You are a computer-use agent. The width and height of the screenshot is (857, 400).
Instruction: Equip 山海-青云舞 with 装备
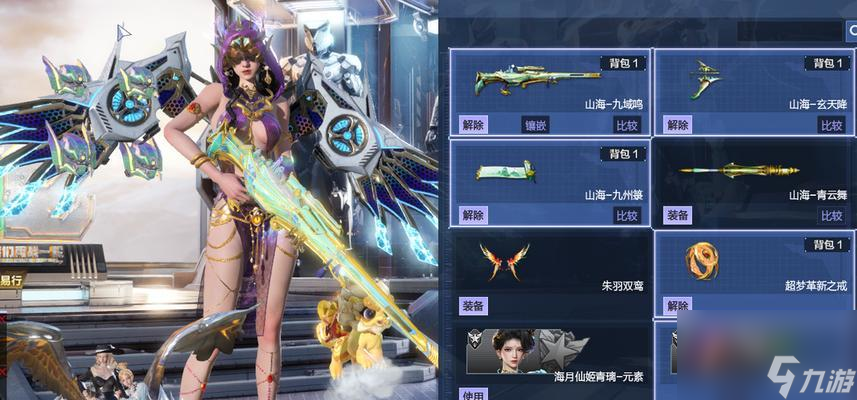click(x=677, y=215)
